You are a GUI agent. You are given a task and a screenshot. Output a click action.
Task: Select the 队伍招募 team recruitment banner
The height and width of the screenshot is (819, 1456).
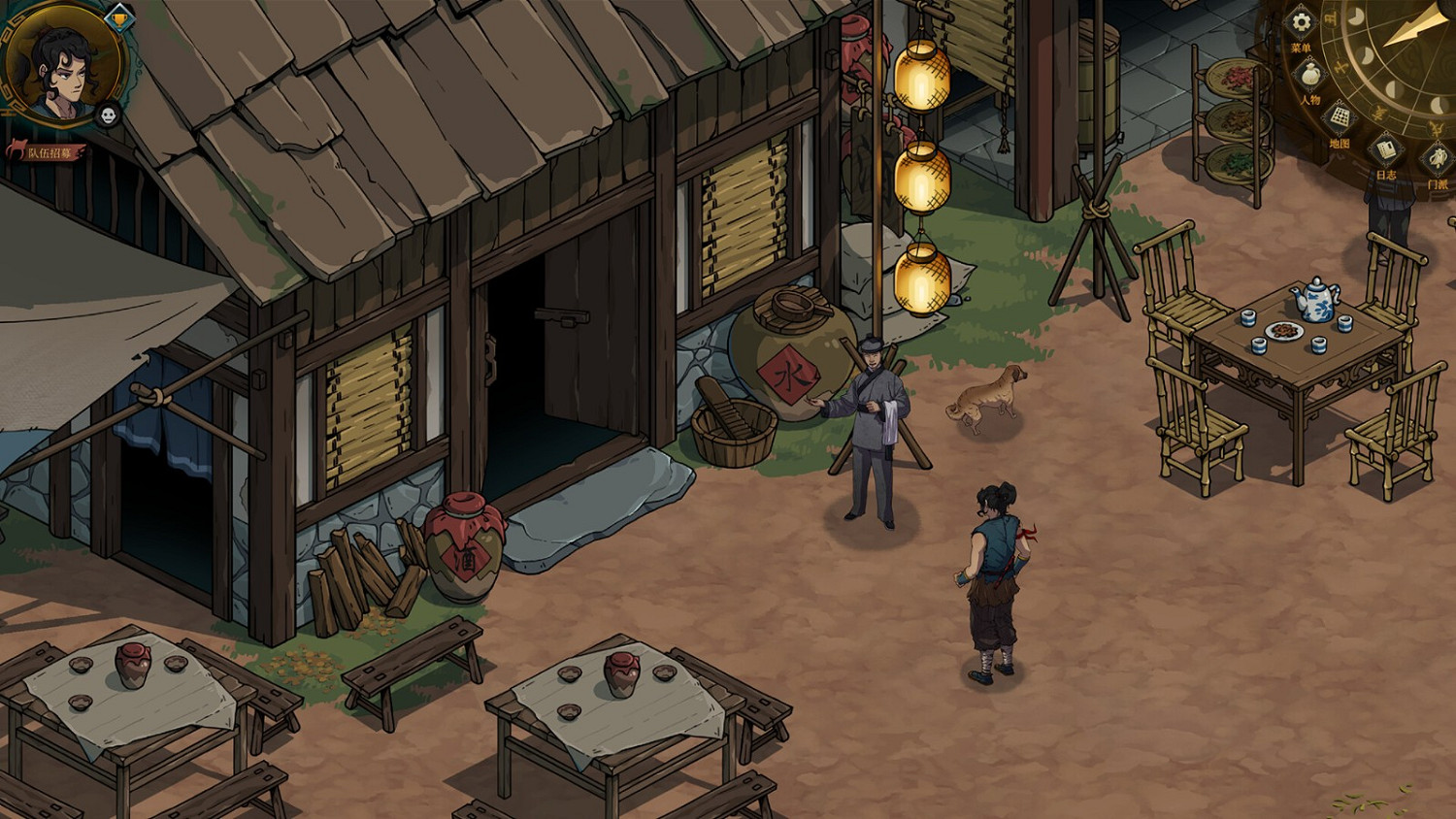[x=50, y=153]
